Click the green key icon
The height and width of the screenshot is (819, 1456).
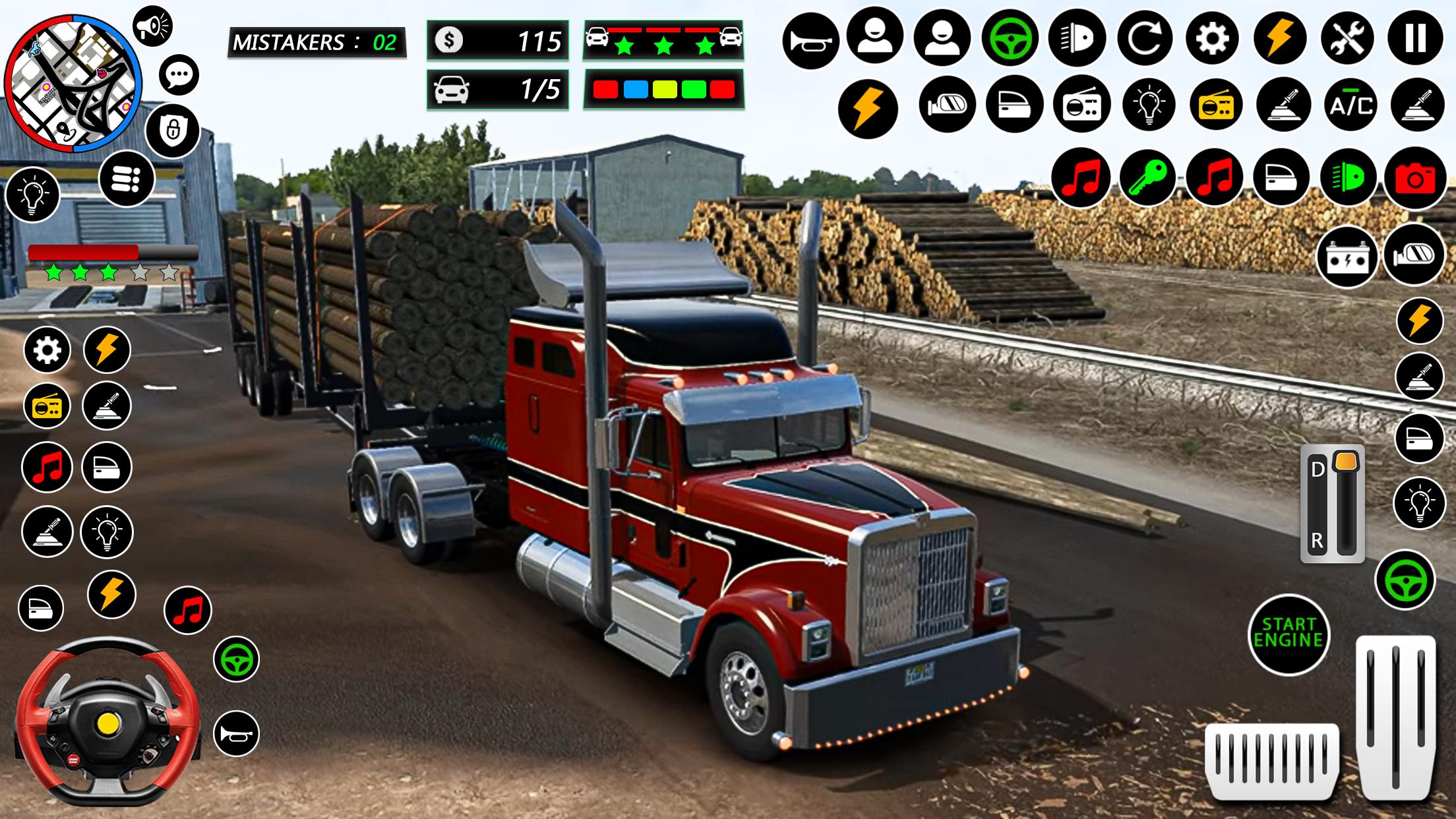click(1147, 178)
